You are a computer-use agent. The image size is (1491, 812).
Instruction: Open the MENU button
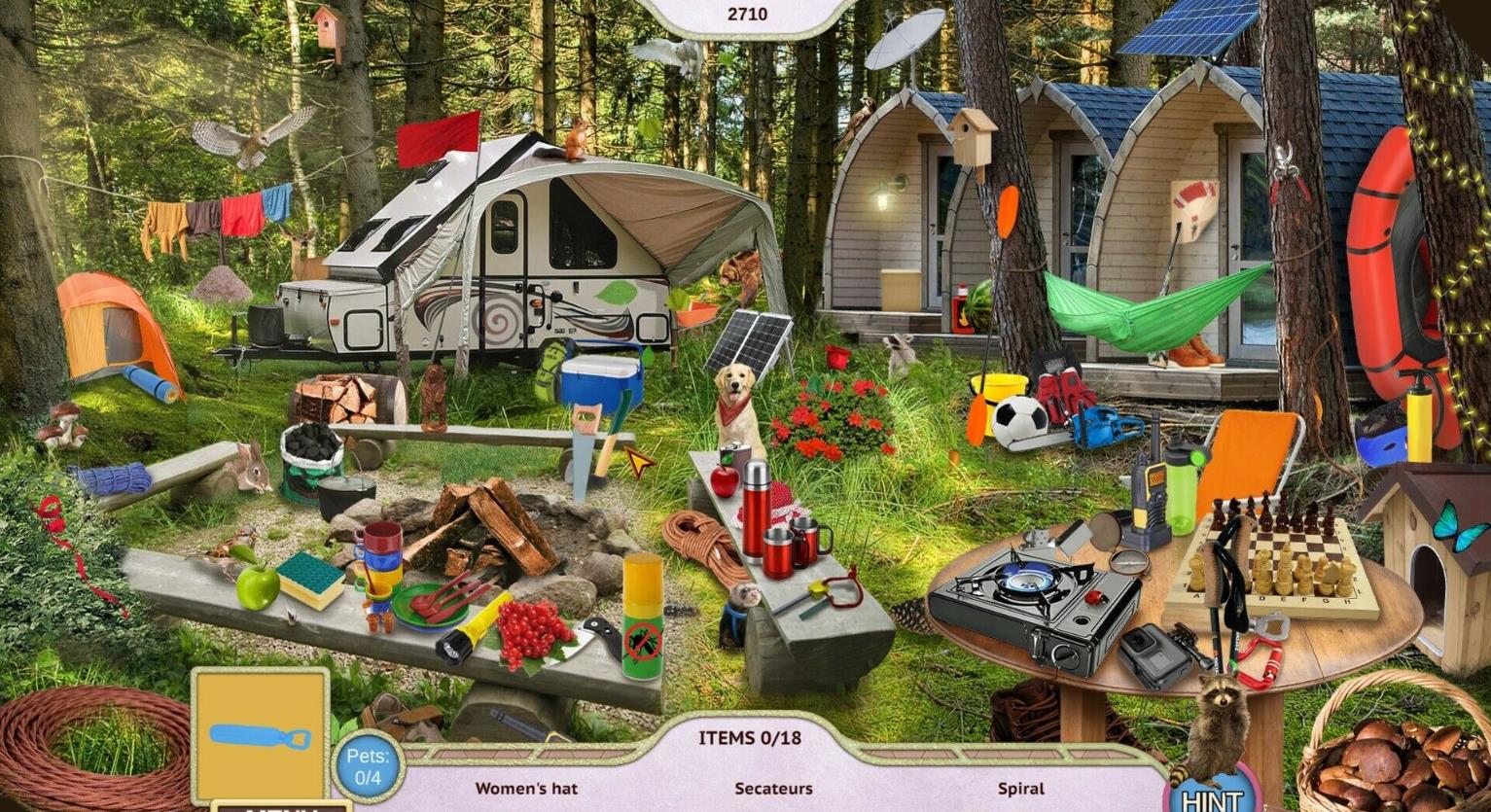tap(281, 806)
